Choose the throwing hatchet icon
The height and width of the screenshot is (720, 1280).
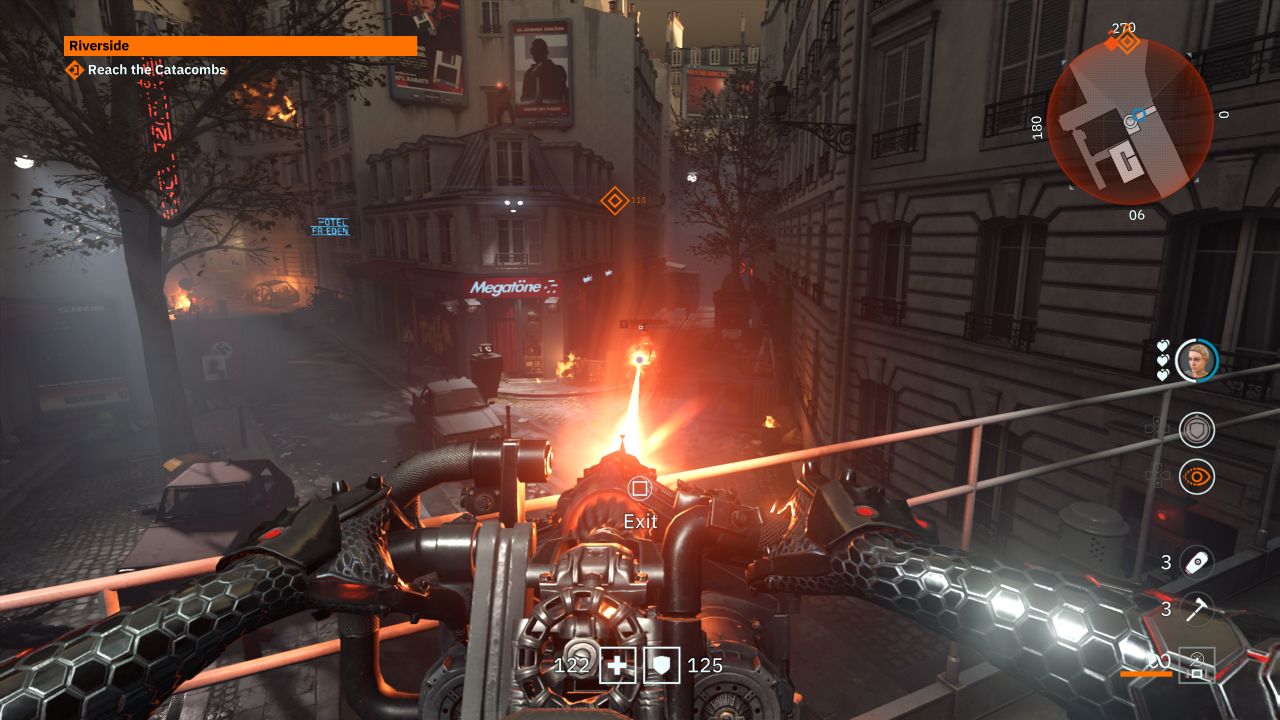tap(1196, 609)
